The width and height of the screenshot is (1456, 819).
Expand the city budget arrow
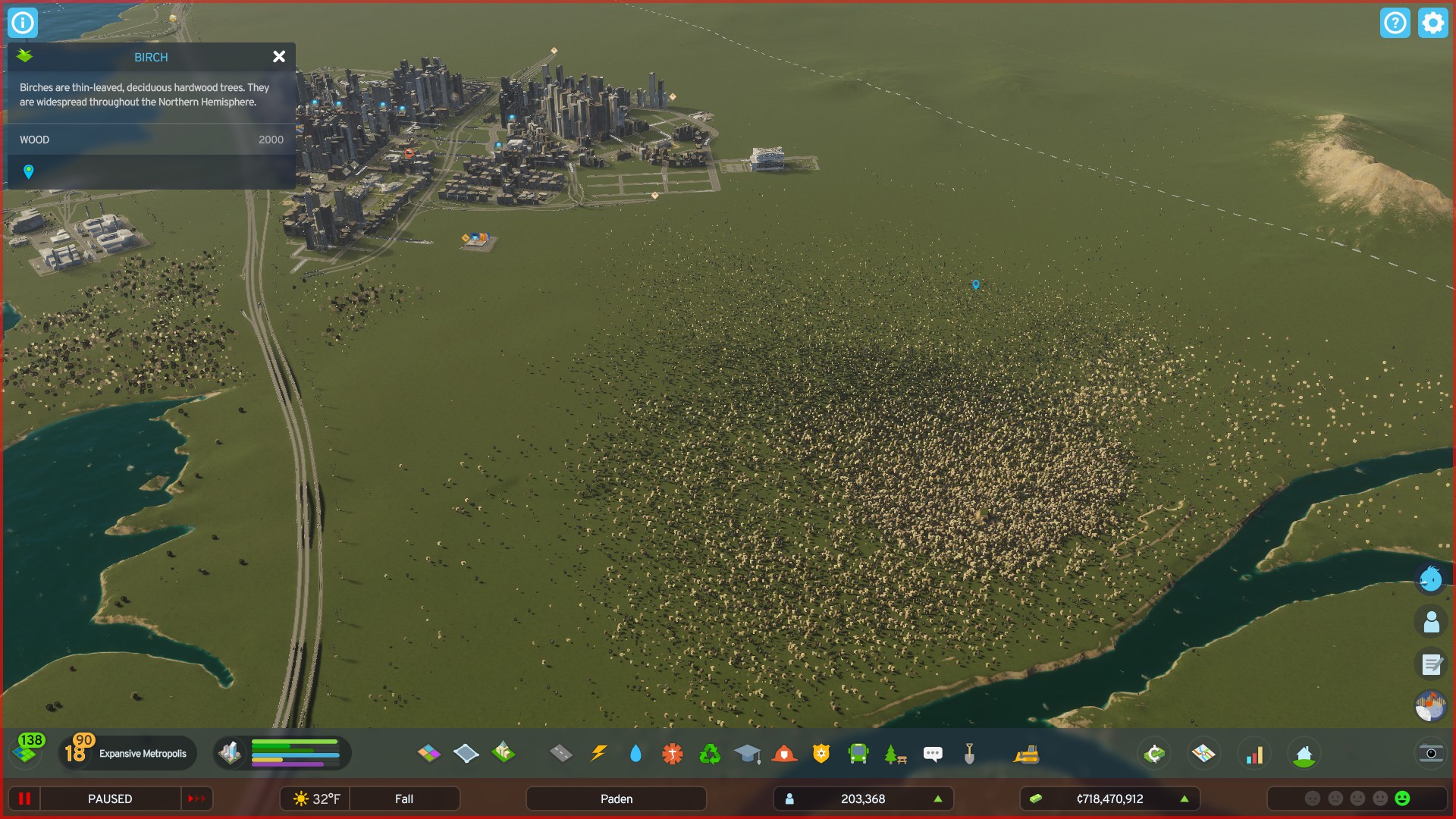pyautogui.click(x=1185, y=799)
